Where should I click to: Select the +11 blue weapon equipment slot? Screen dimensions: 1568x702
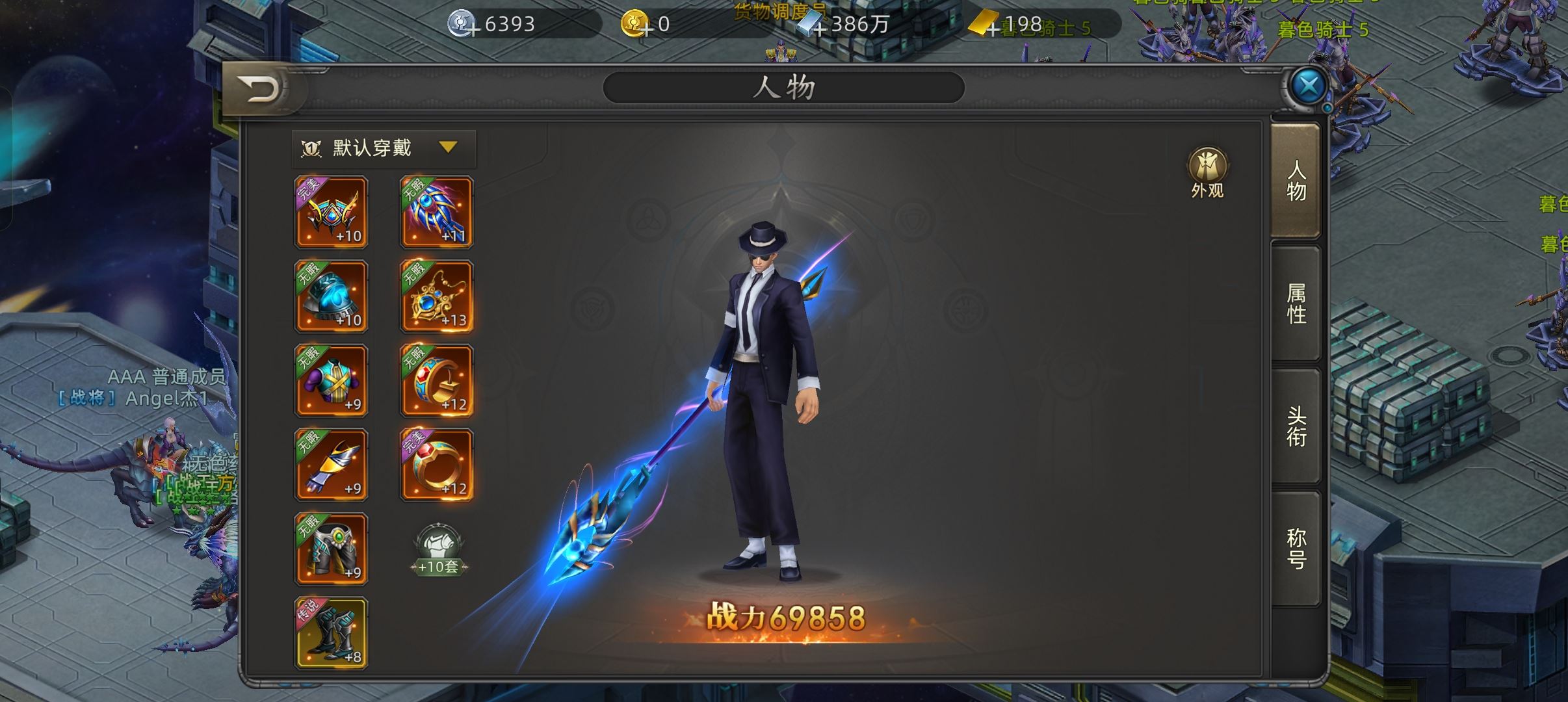point(437,212)
